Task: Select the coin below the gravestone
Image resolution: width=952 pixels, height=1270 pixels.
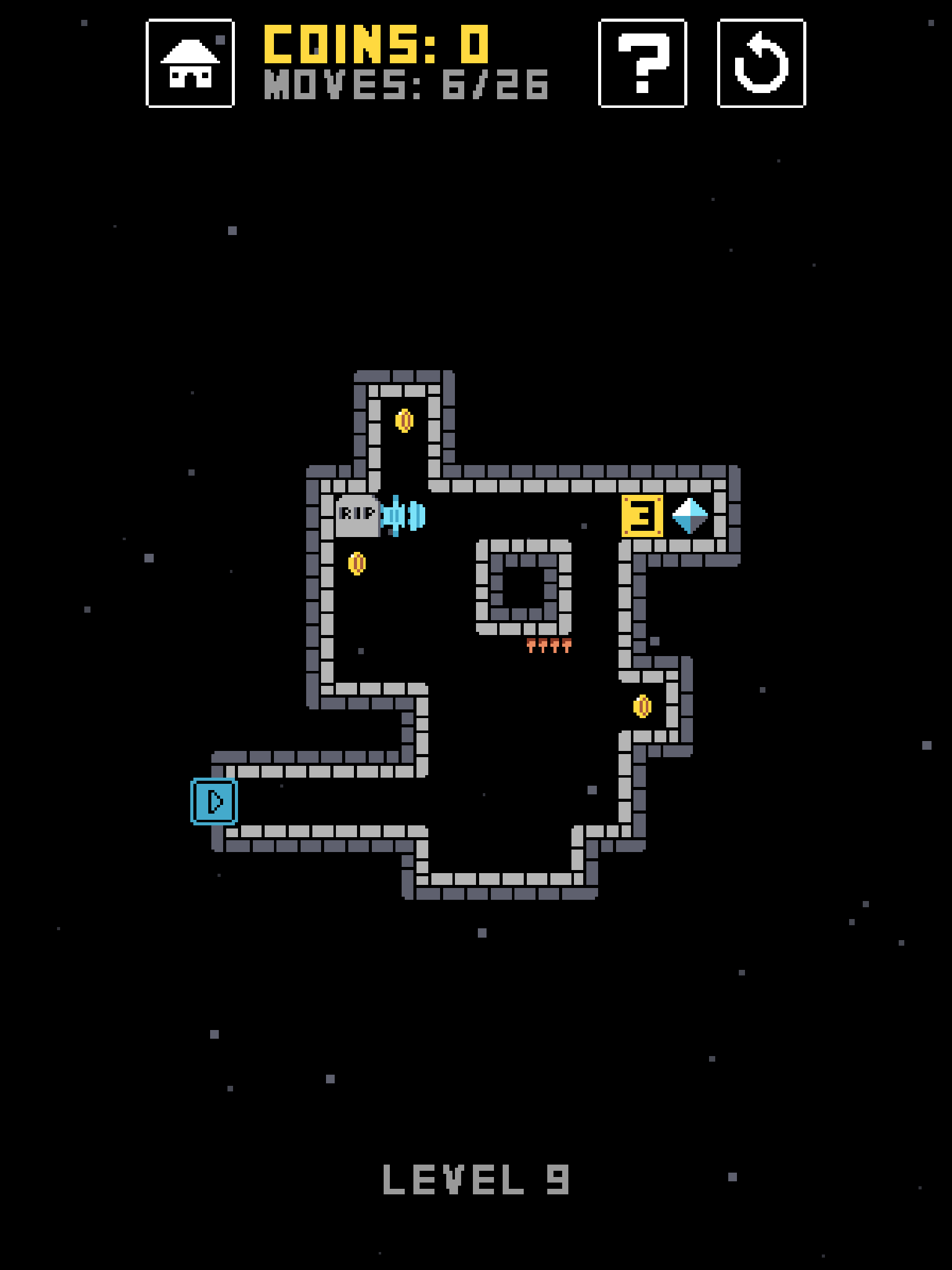Action: [x=358, y=564]
